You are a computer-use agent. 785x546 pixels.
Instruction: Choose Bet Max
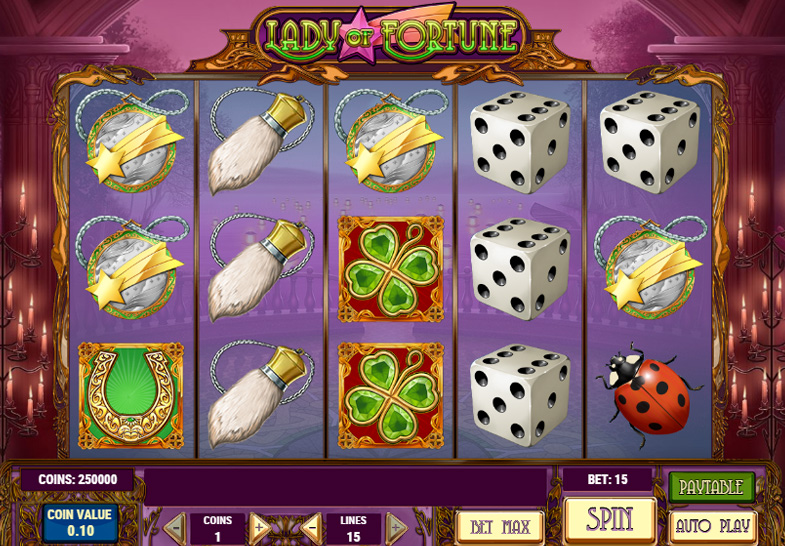(x=499, y=526)
